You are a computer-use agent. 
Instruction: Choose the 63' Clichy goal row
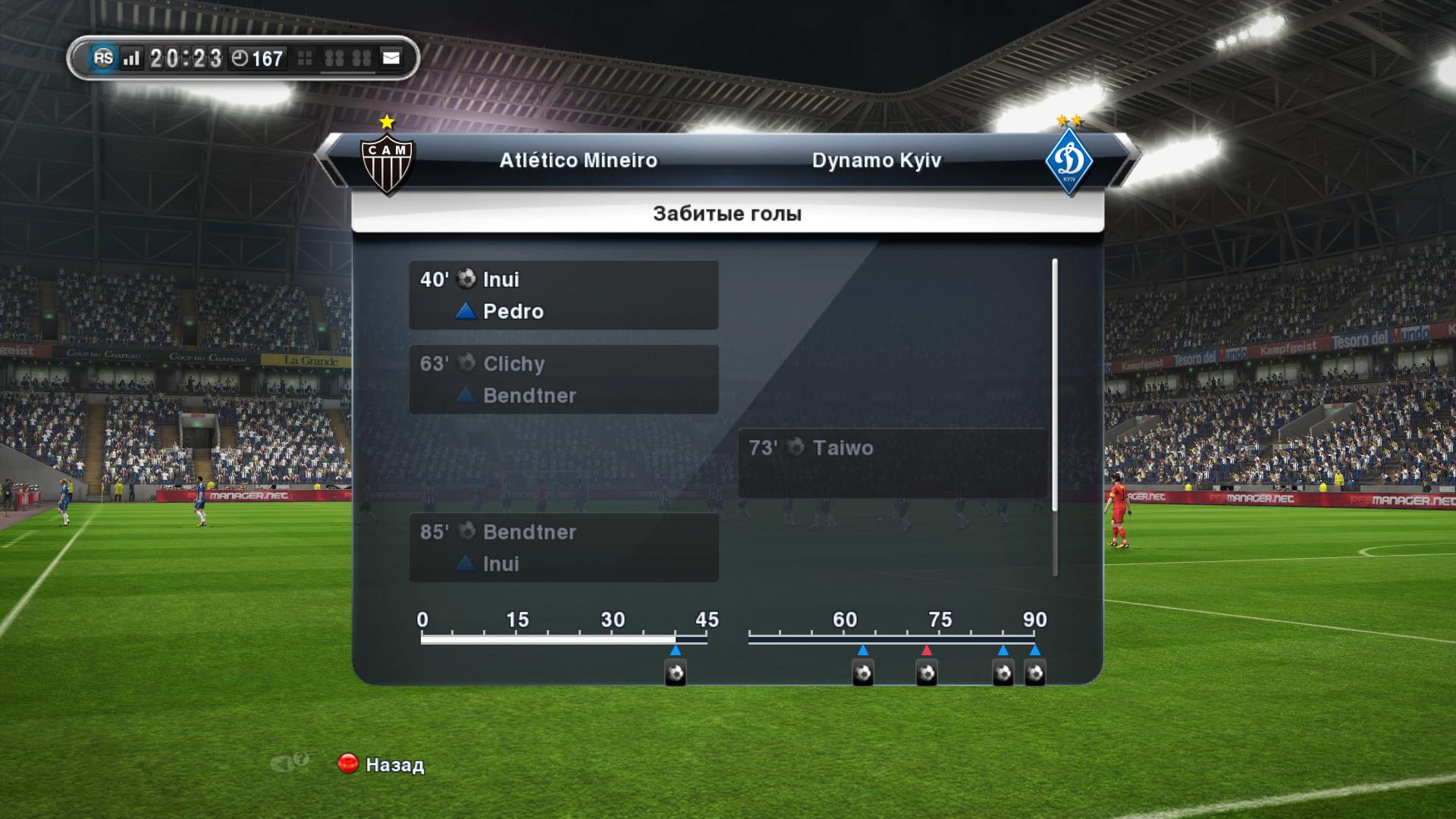563,379
